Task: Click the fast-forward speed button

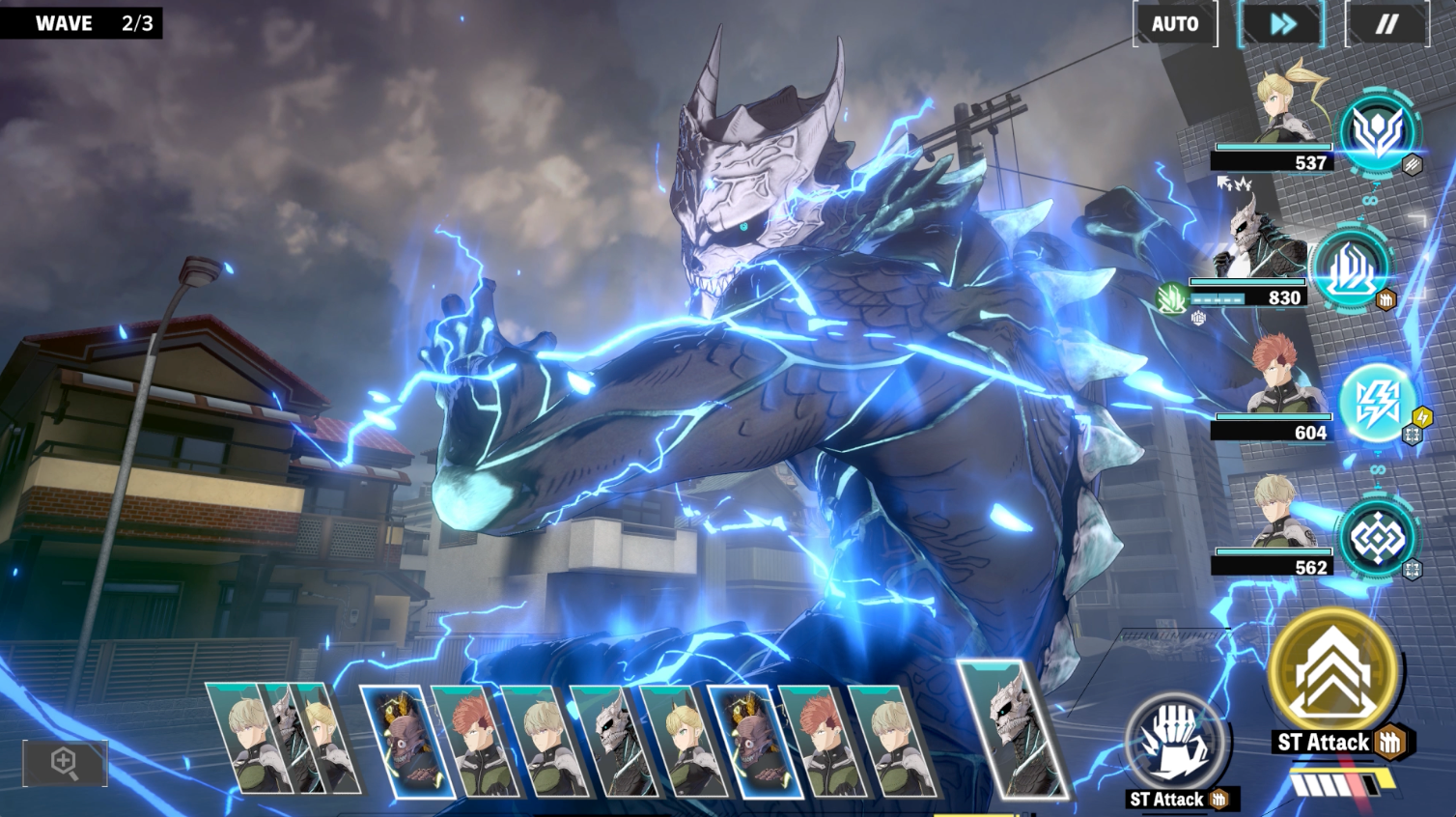Action: (x=1281, y=24)
